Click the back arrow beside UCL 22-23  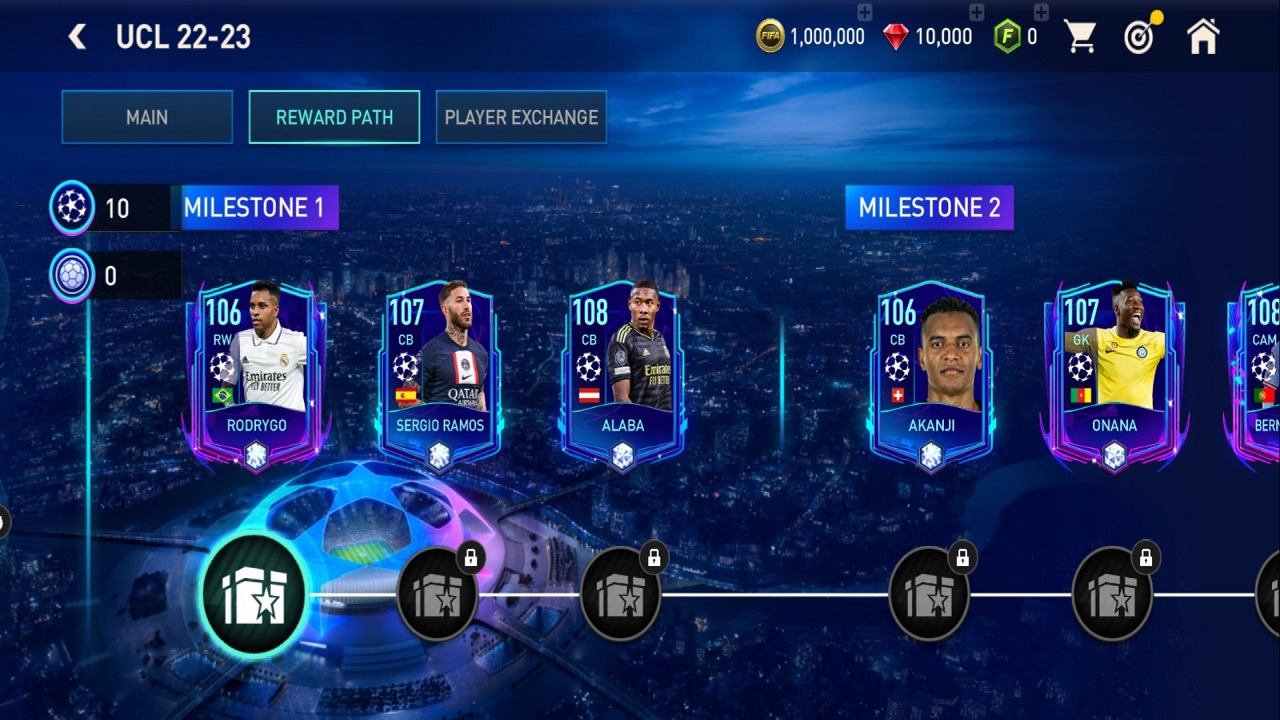(x=77, y=36)
